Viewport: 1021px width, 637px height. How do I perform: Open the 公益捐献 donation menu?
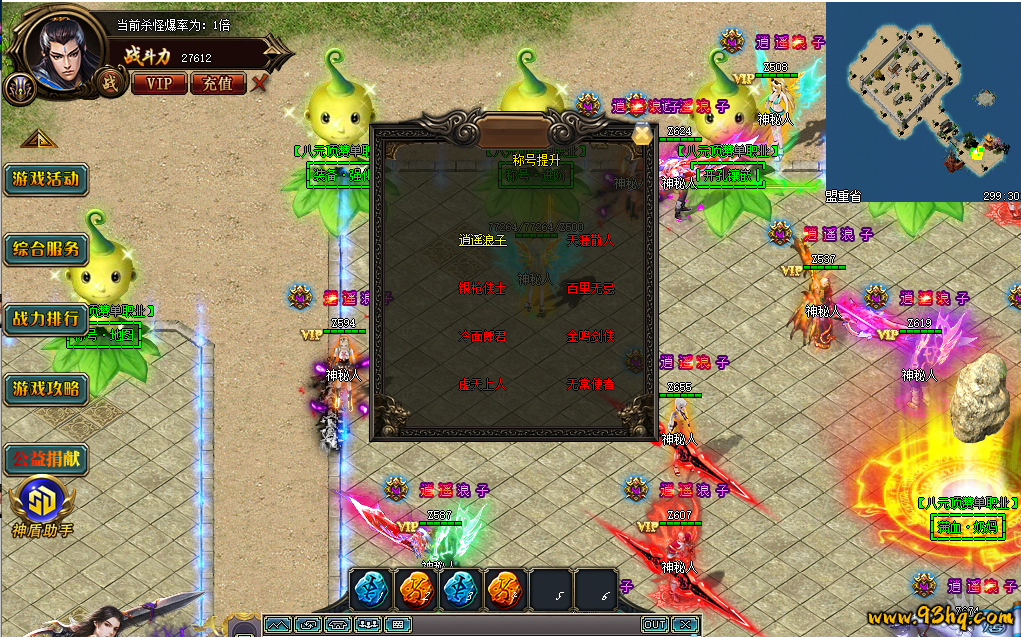(45, 459)
